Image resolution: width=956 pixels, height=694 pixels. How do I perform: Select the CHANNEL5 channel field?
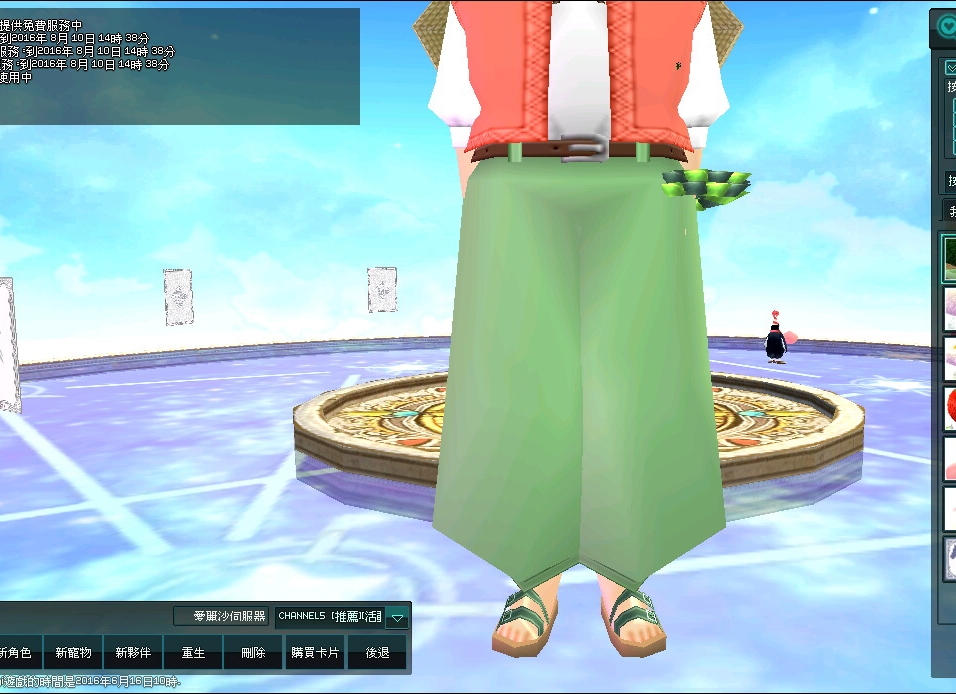point(329,616)
